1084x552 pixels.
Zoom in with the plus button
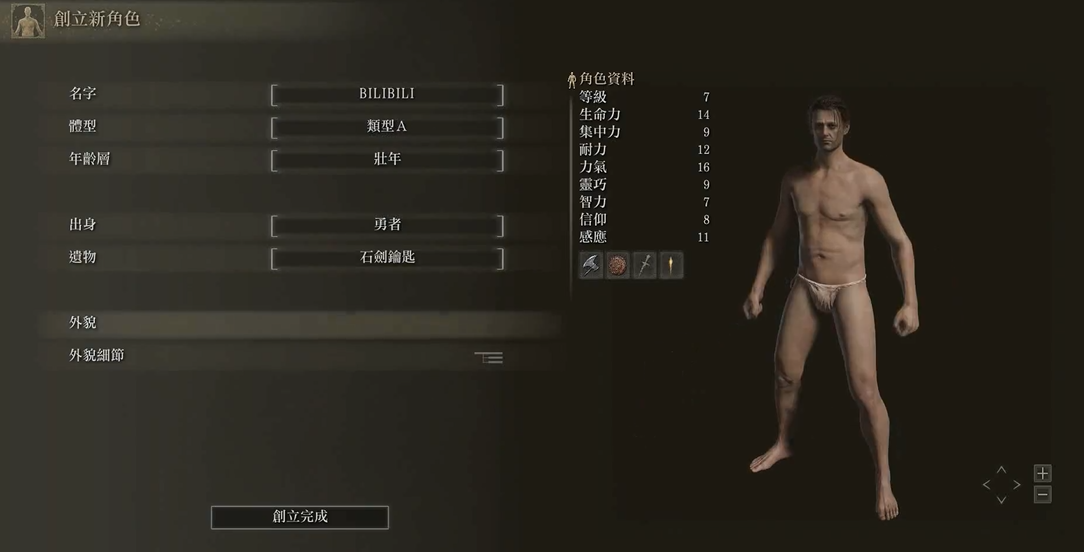[x=1042, y=473]
